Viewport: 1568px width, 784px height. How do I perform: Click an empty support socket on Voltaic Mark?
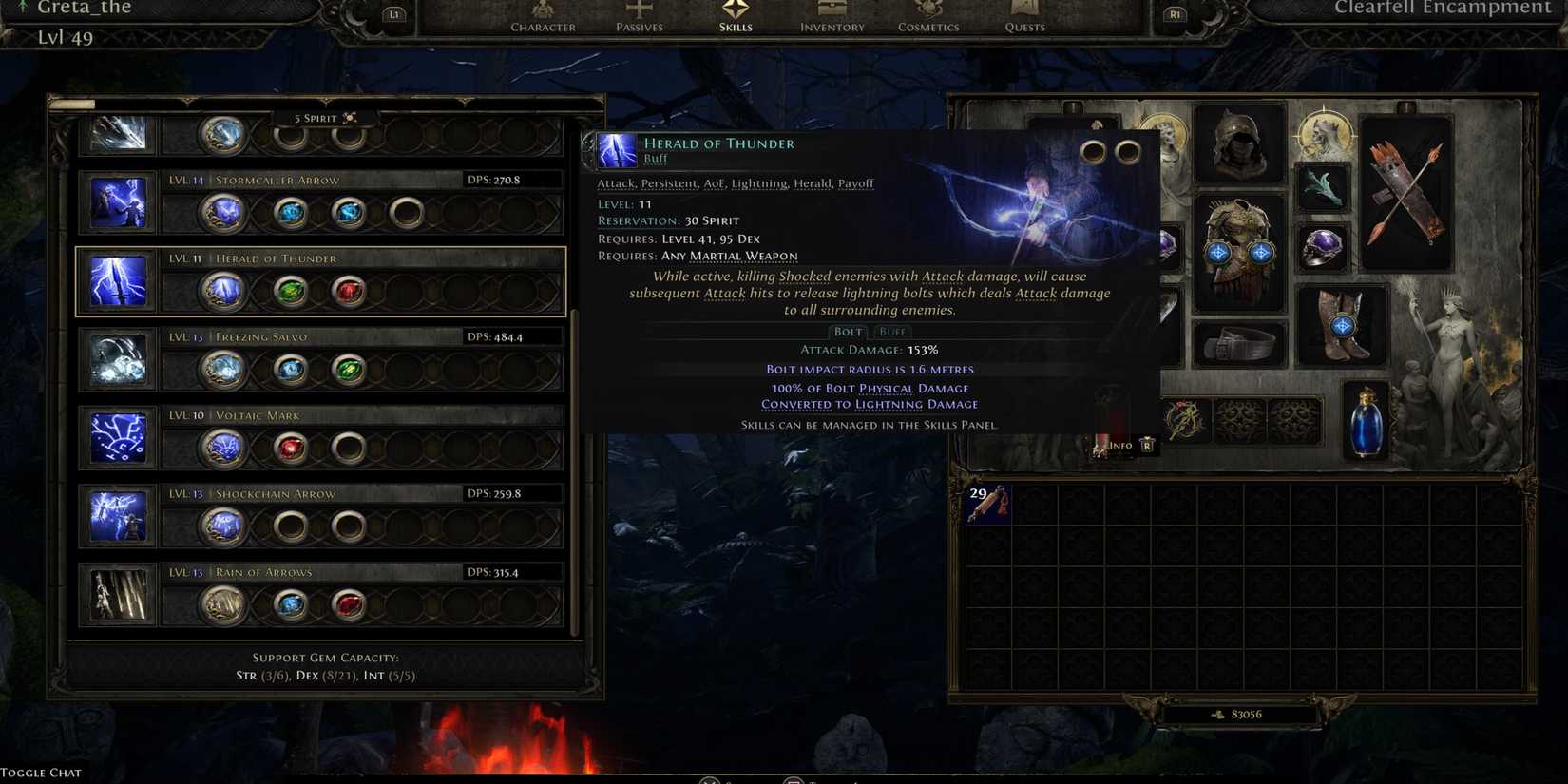point(348,448)
